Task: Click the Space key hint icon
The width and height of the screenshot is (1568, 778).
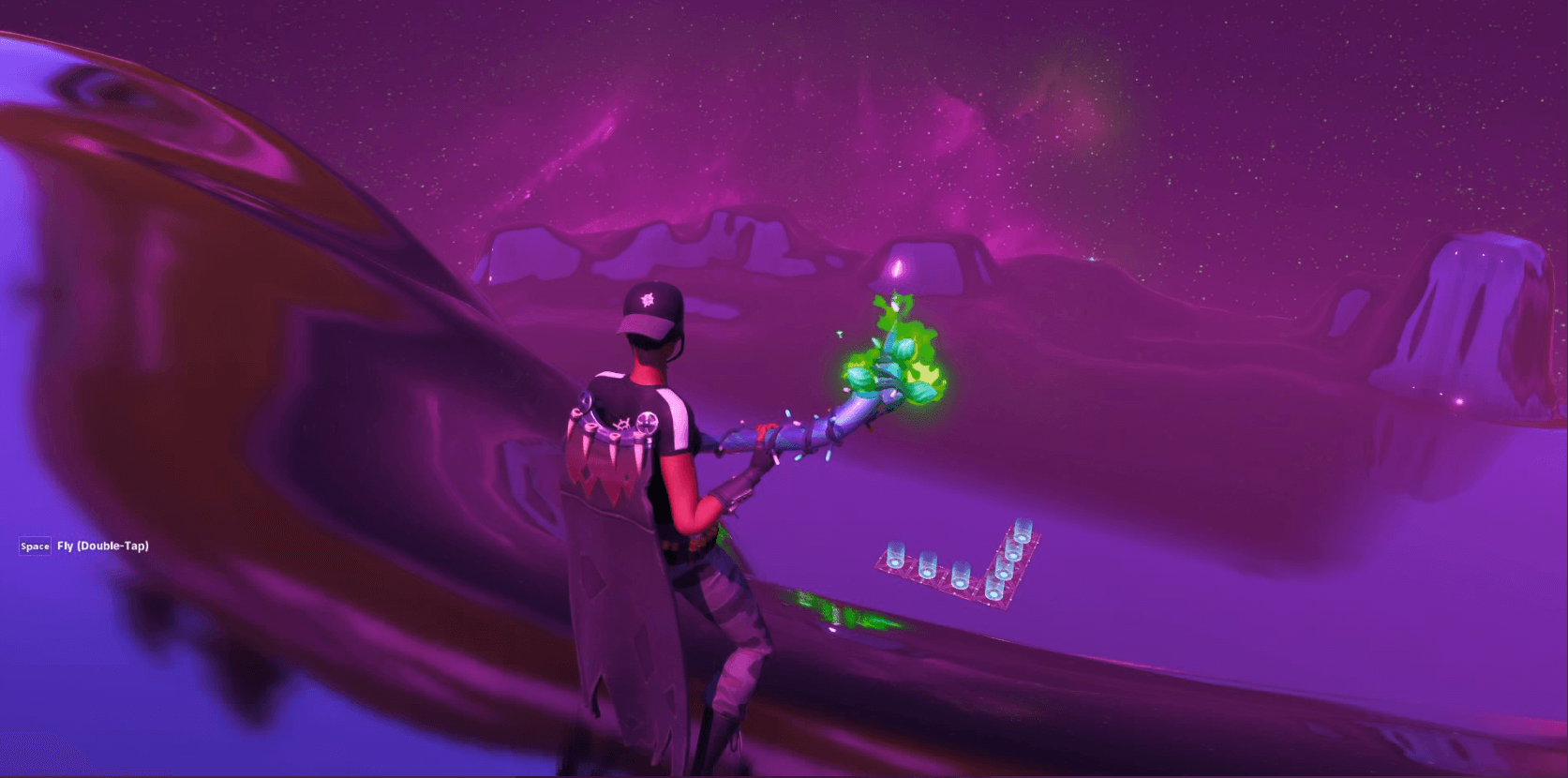Action: tap(34, 546)
